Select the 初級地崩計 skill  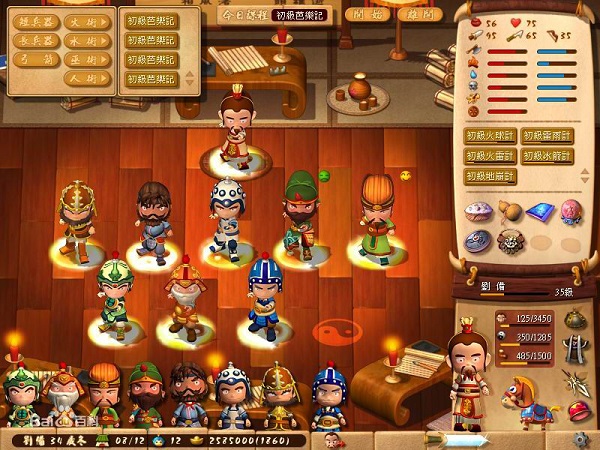pyautogui.click(x=489, y=176)
